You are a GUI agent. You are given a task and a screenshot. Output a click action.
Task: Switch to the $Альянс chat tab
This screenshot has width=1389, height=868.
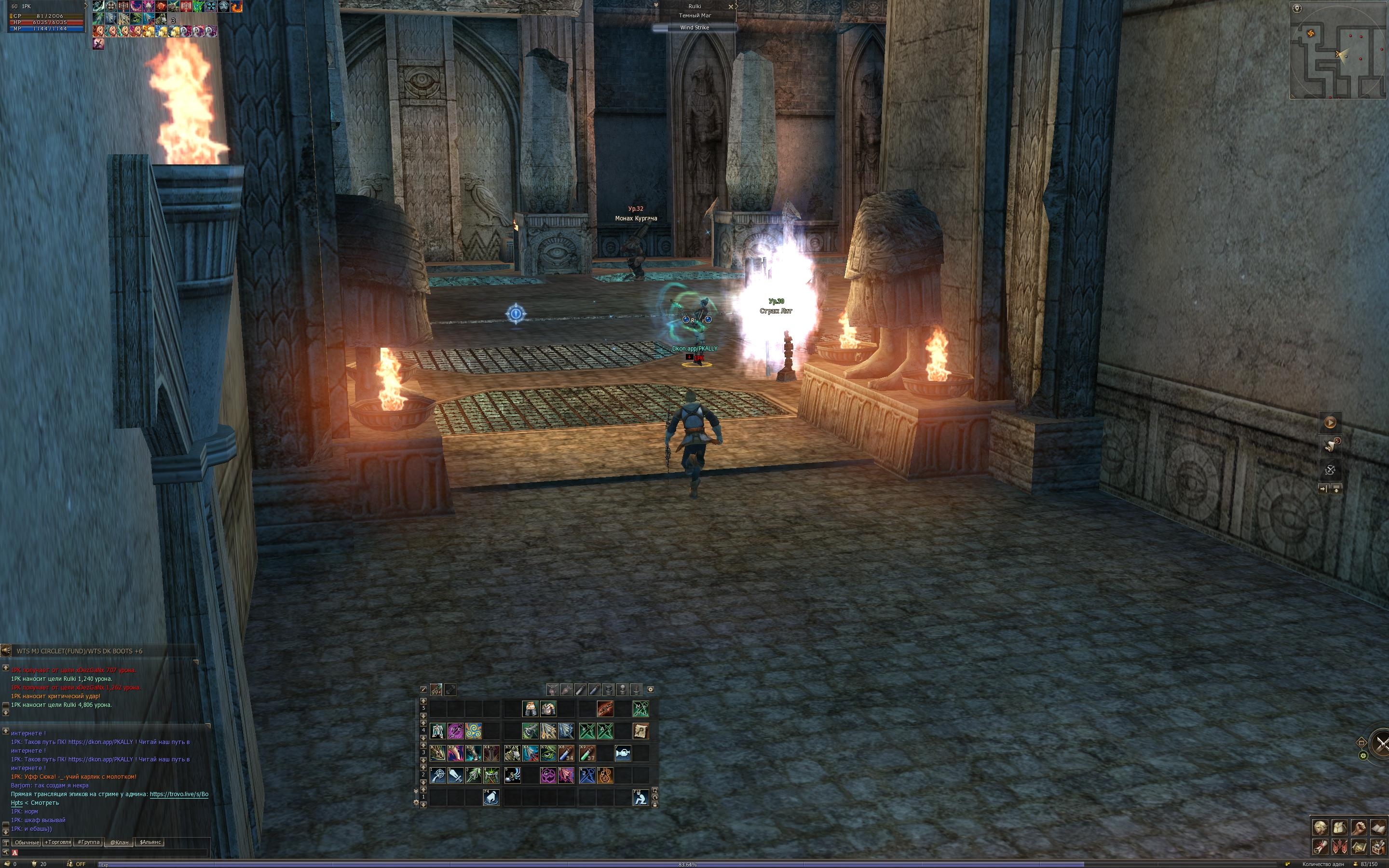click(x=150, y=842)
